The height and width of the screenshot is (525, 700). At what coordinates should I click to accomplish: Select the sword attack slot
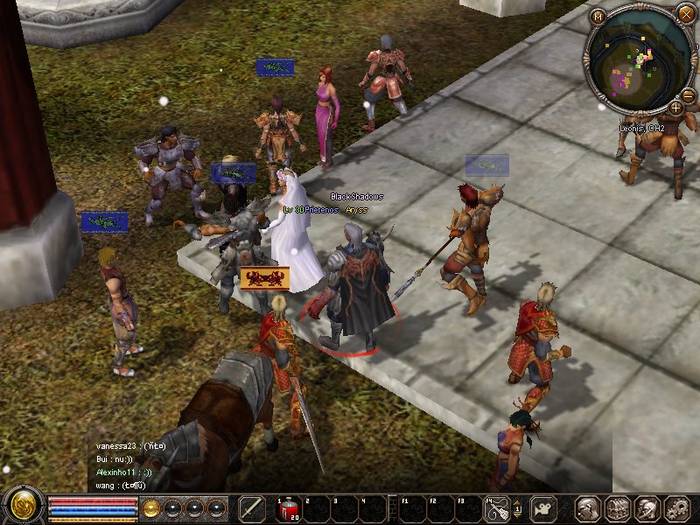pos(252,508)
